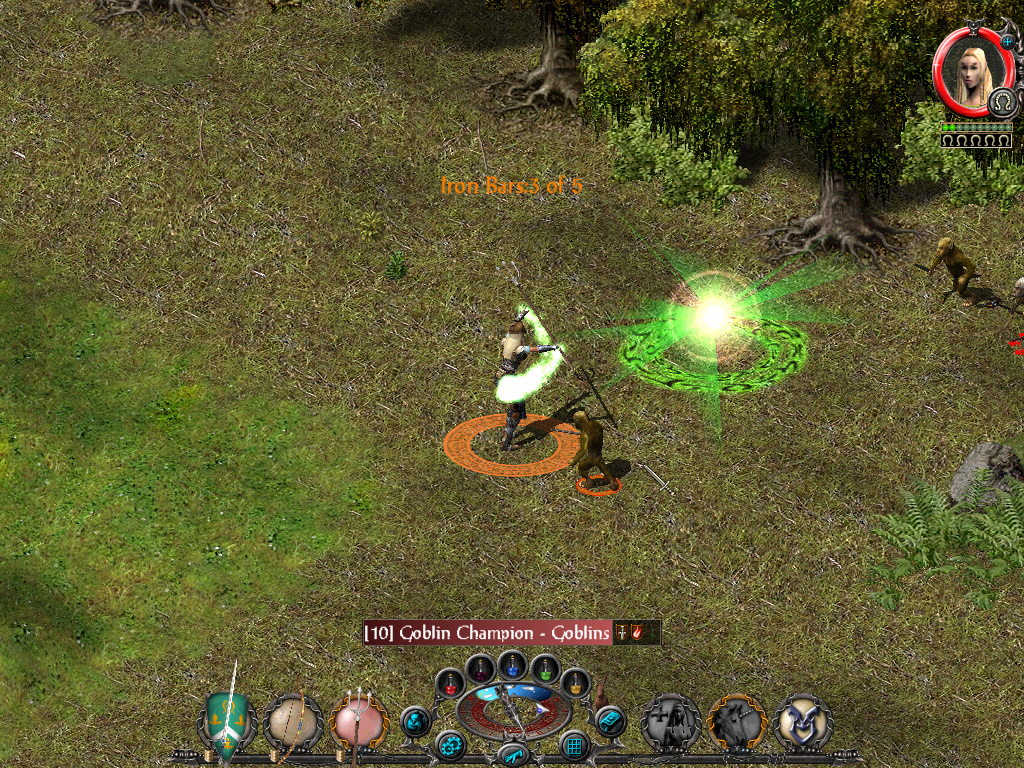This screenshot has height=768, width=1024.
Task: Select the blue emblem combat art slot
Action: tap(802, 722)
